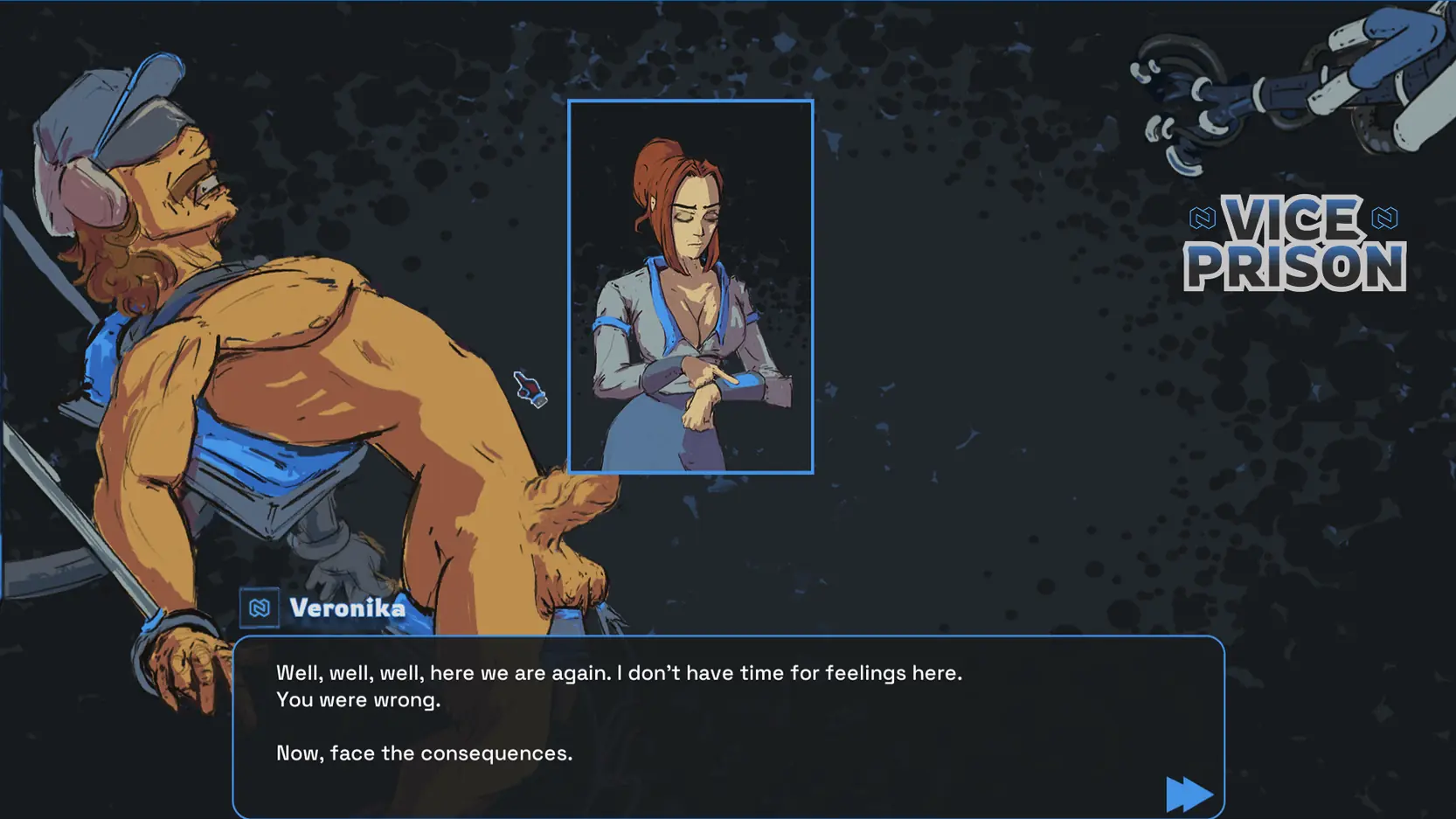Click Veronika's dialogue text box
The height and width of the screenshot is (819, 1456).
pos(727,725)
